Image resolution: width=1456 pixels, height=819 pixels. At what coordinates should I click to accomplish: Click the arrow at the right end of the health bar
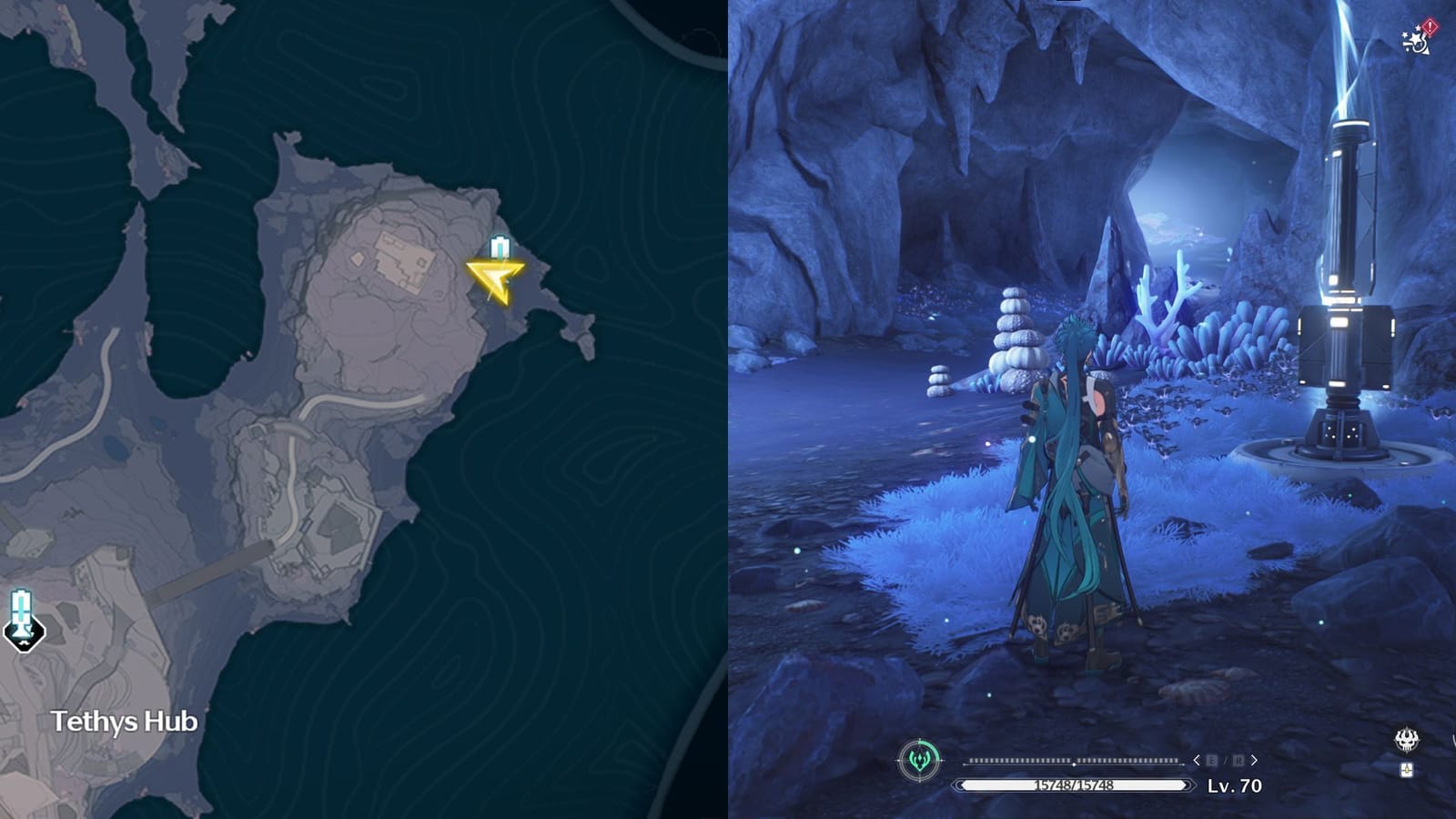tap(1189, 784)
